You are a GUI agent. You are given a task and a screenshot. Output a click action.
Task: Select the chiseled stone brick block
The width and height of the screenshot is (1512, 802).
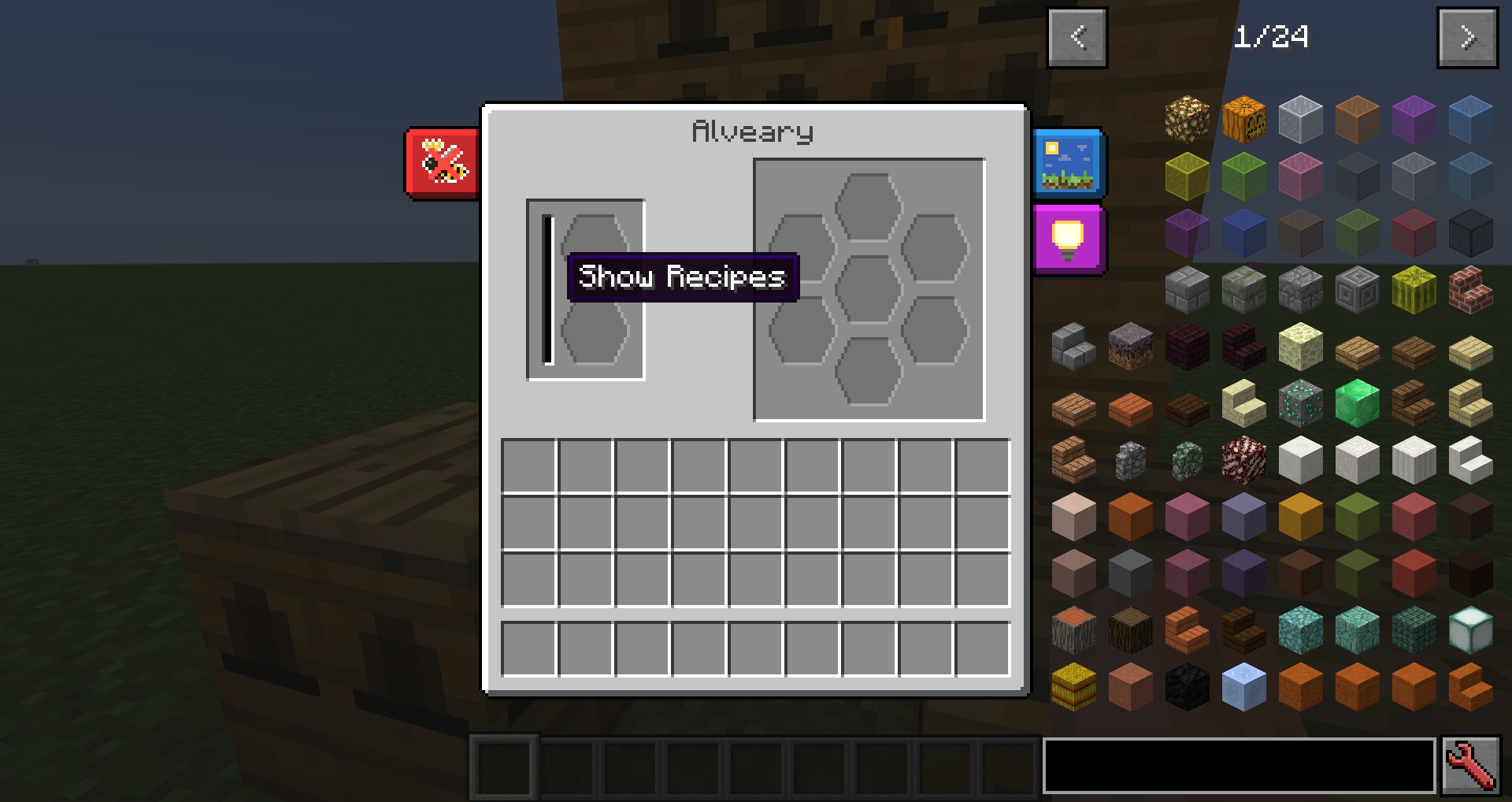[x=1357, y=289]
